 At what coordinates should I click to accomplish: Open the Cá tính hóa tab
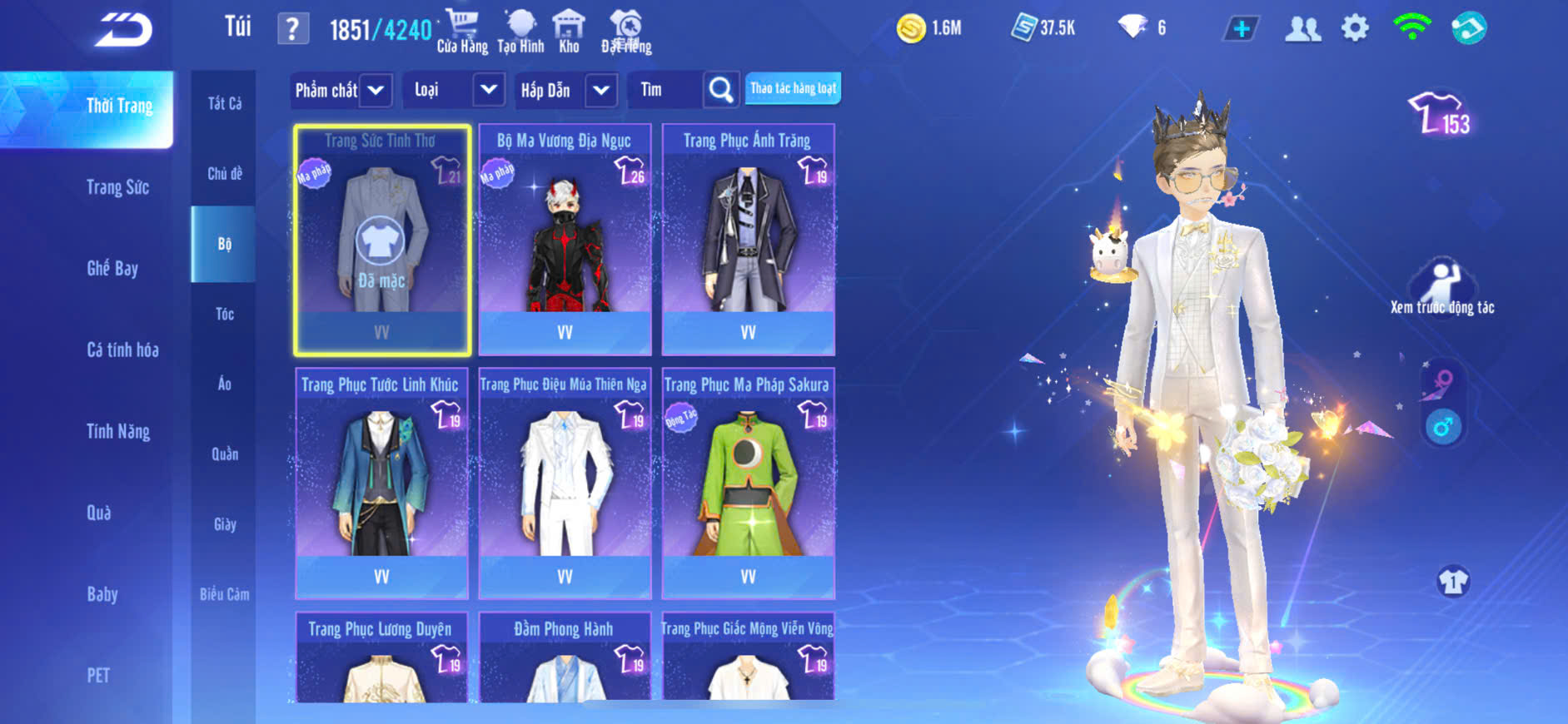point(122,350)
